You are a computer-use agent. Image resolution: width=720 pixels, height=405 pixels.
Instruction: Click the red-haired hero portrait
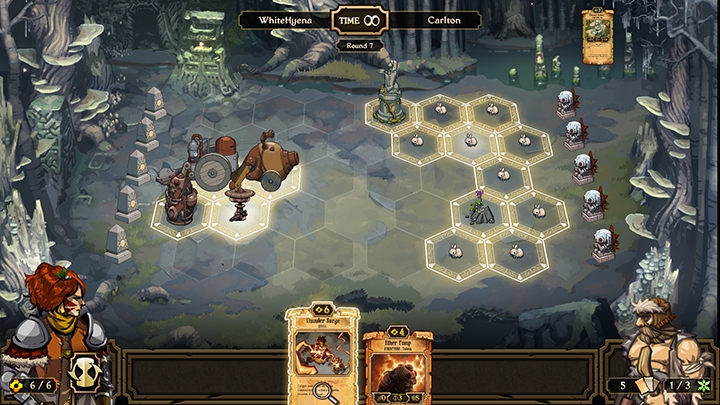point(52,305)
